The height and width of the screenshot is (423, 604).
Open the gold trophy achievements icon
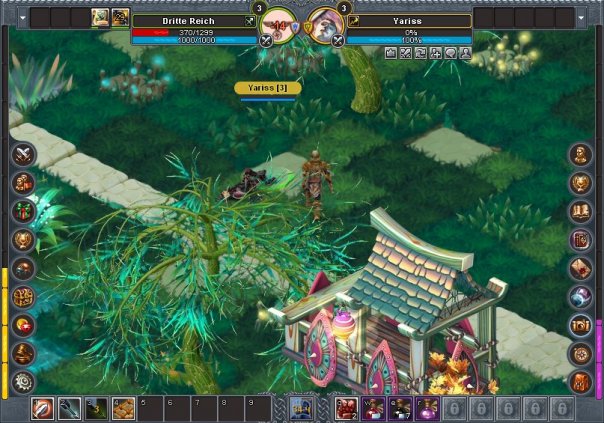click(x=24, y=240)
